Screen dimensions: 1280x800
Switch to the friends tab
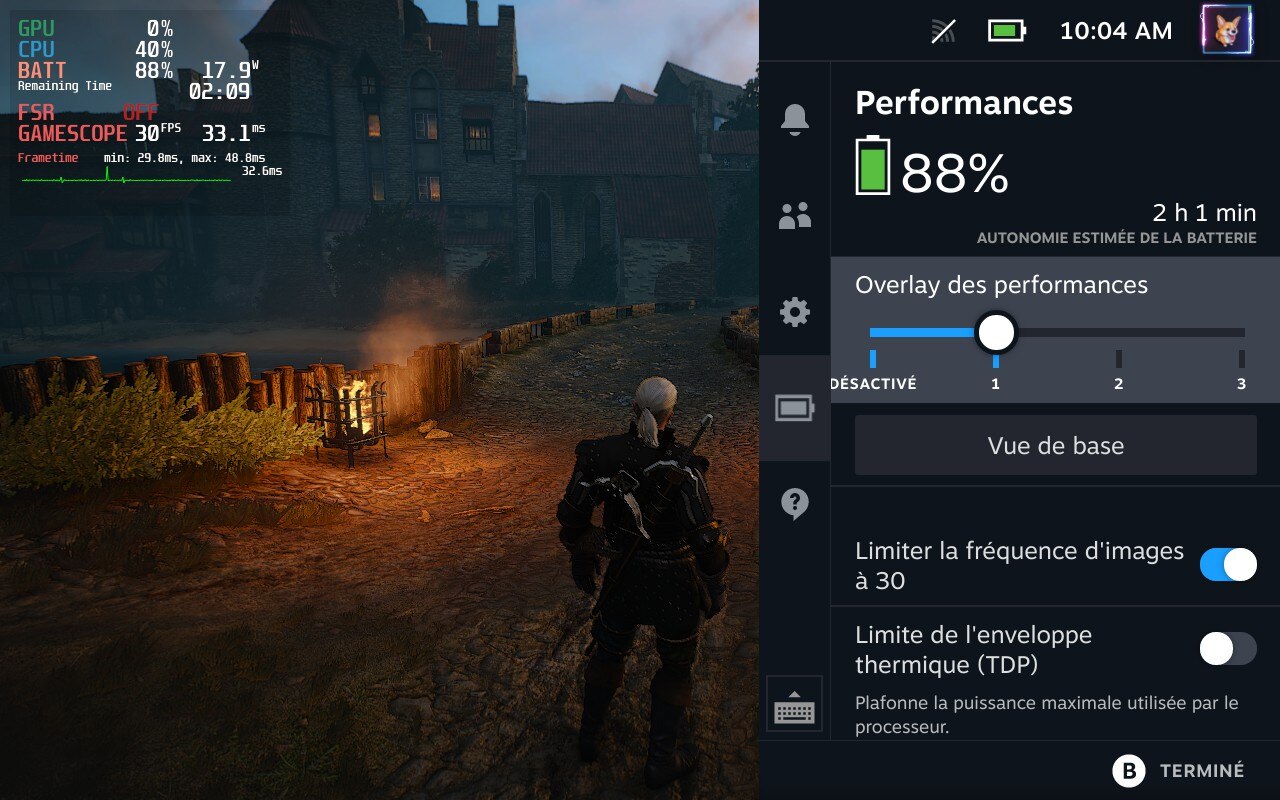click(x=795, y=215)
